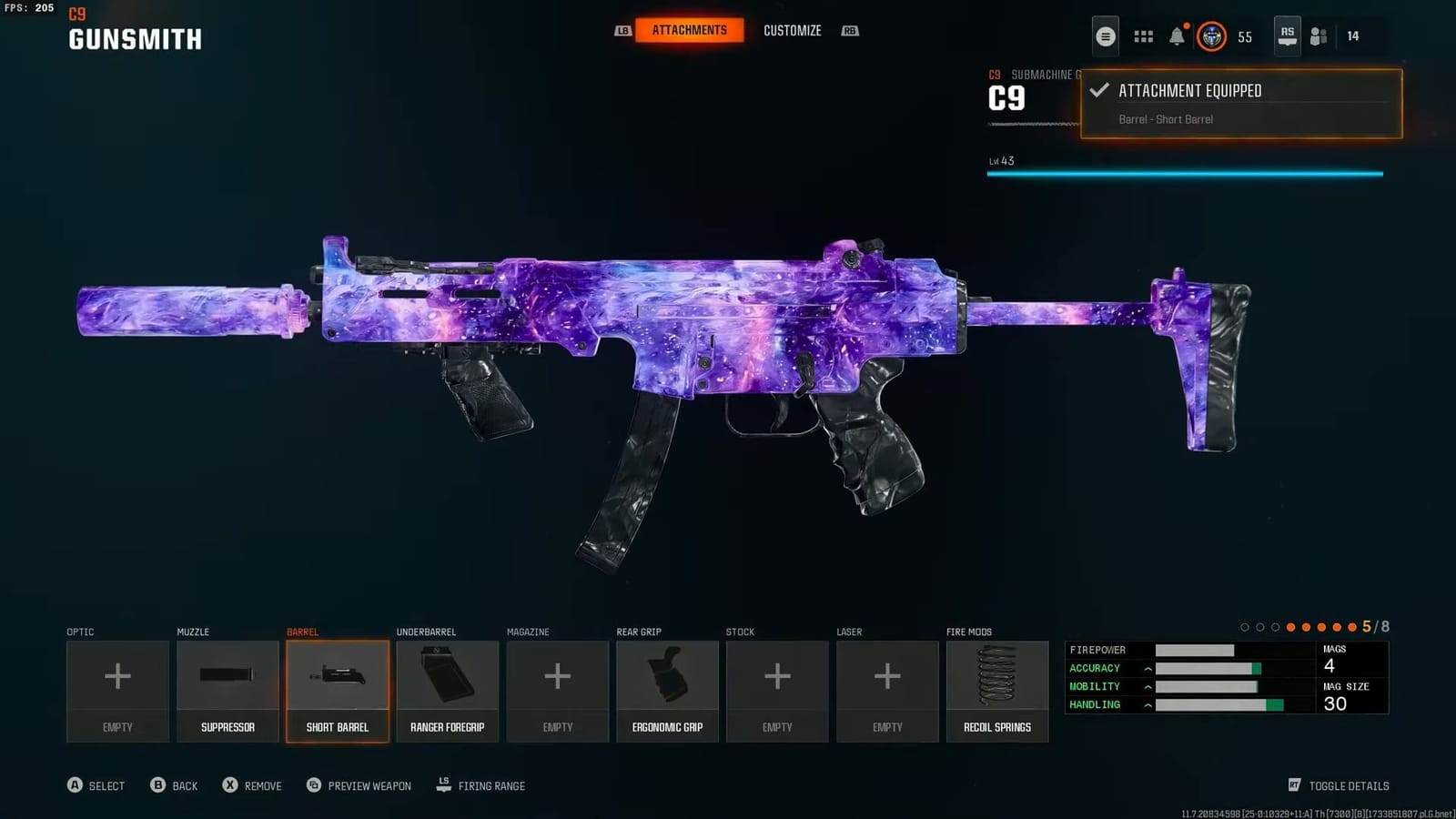This screenshot has height=819, width=1456.
Task: Click the social friends icon
Action: 1319,36
